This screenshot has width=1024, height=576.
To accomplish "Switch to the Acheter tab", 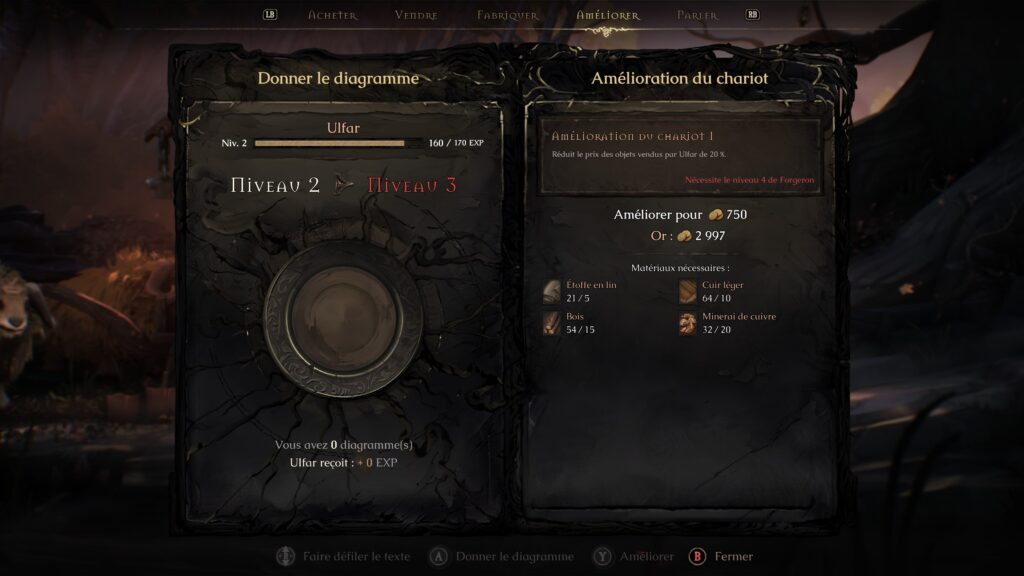I will 332,15.
